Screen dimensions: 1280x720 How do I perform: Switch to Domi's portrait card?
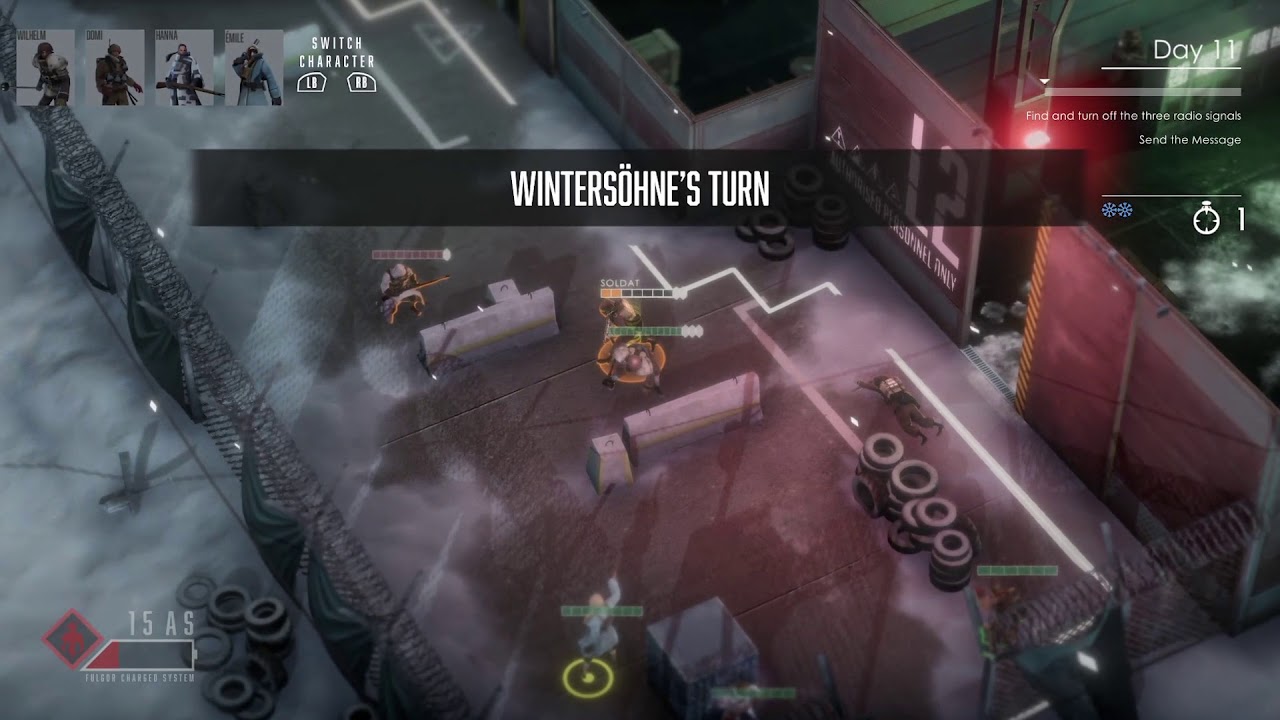click(115, 68)
